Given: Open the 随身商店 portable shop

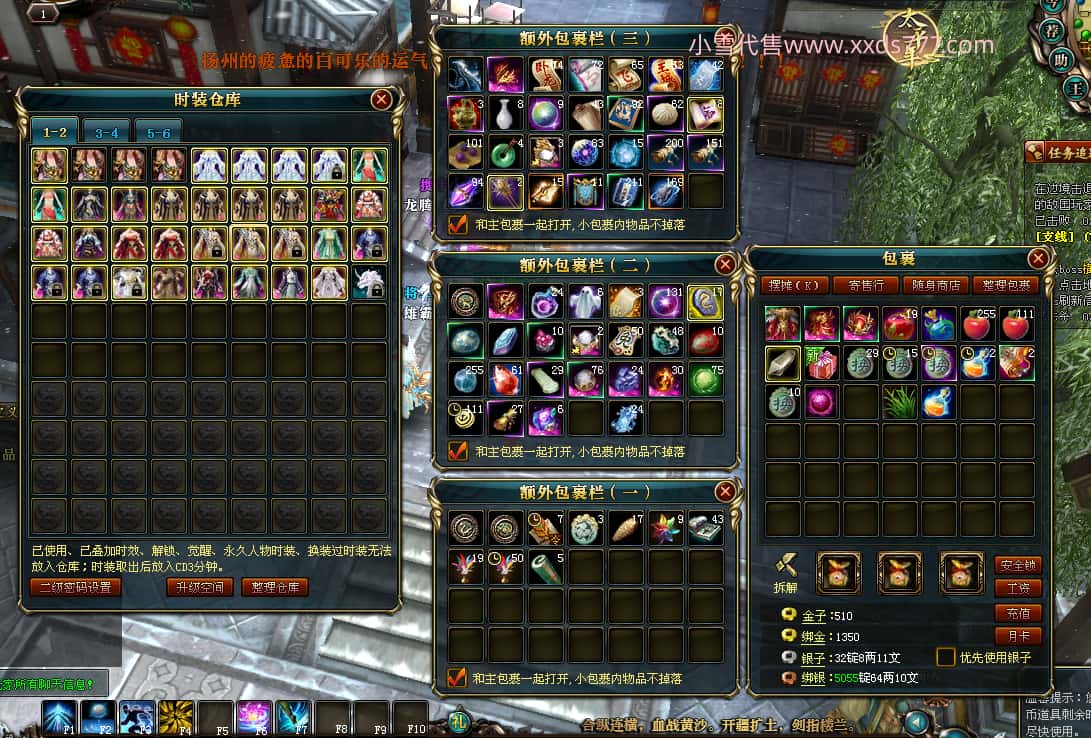Looking at the screenshot, I should point(935,285).
